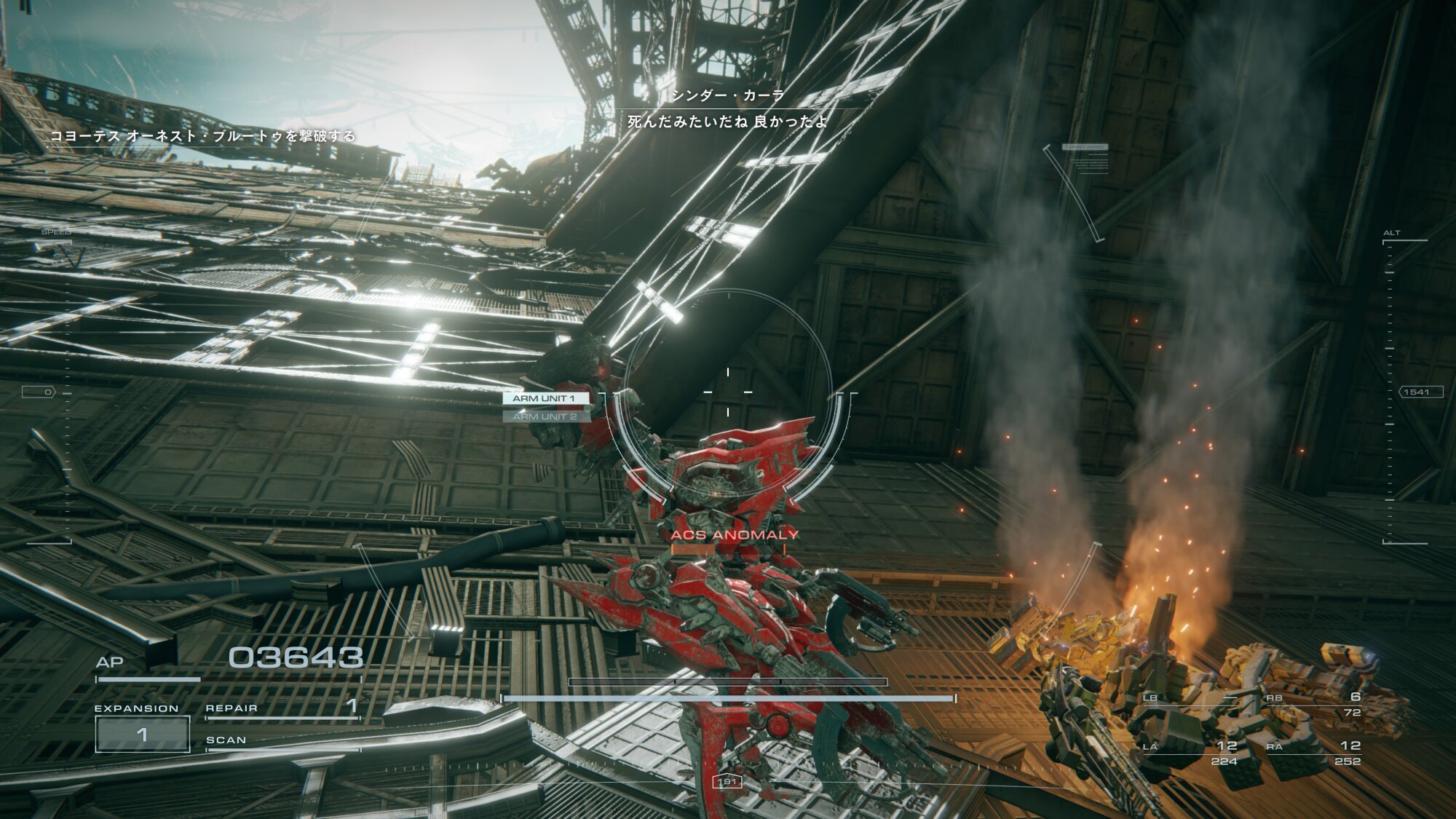Activate the Expansion slot box
The width and height of the screenshot is (1456, 819).
(143, 734)
